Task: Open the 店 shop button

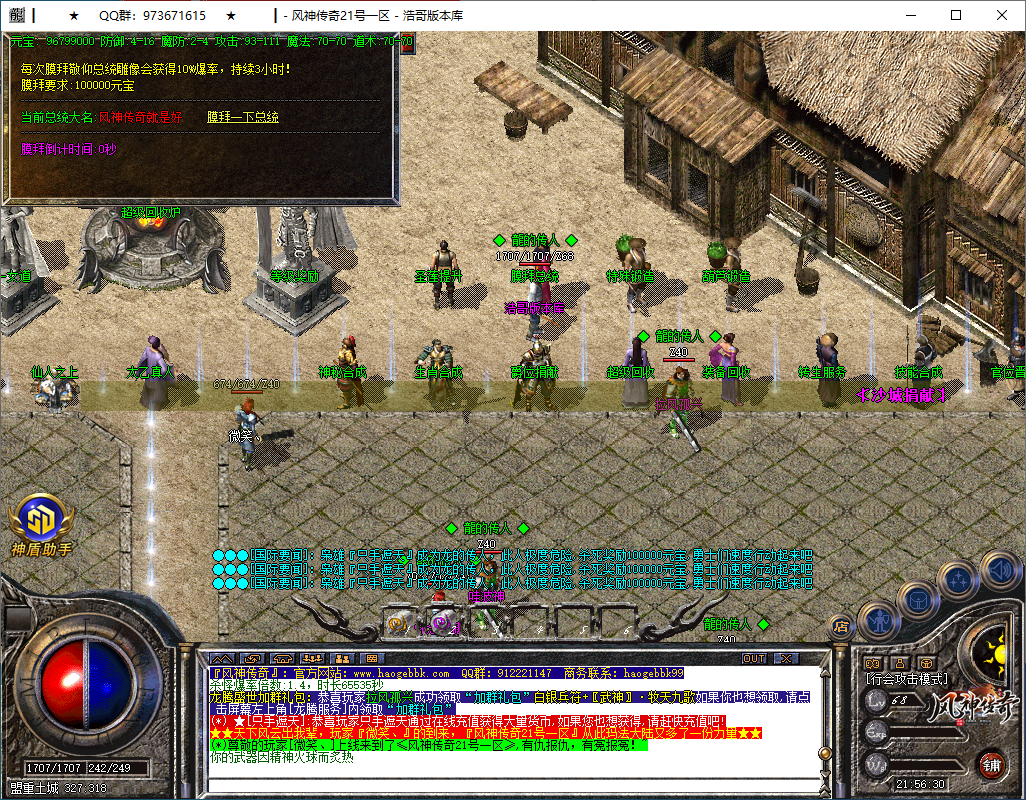Action: (x=840, y=627)
